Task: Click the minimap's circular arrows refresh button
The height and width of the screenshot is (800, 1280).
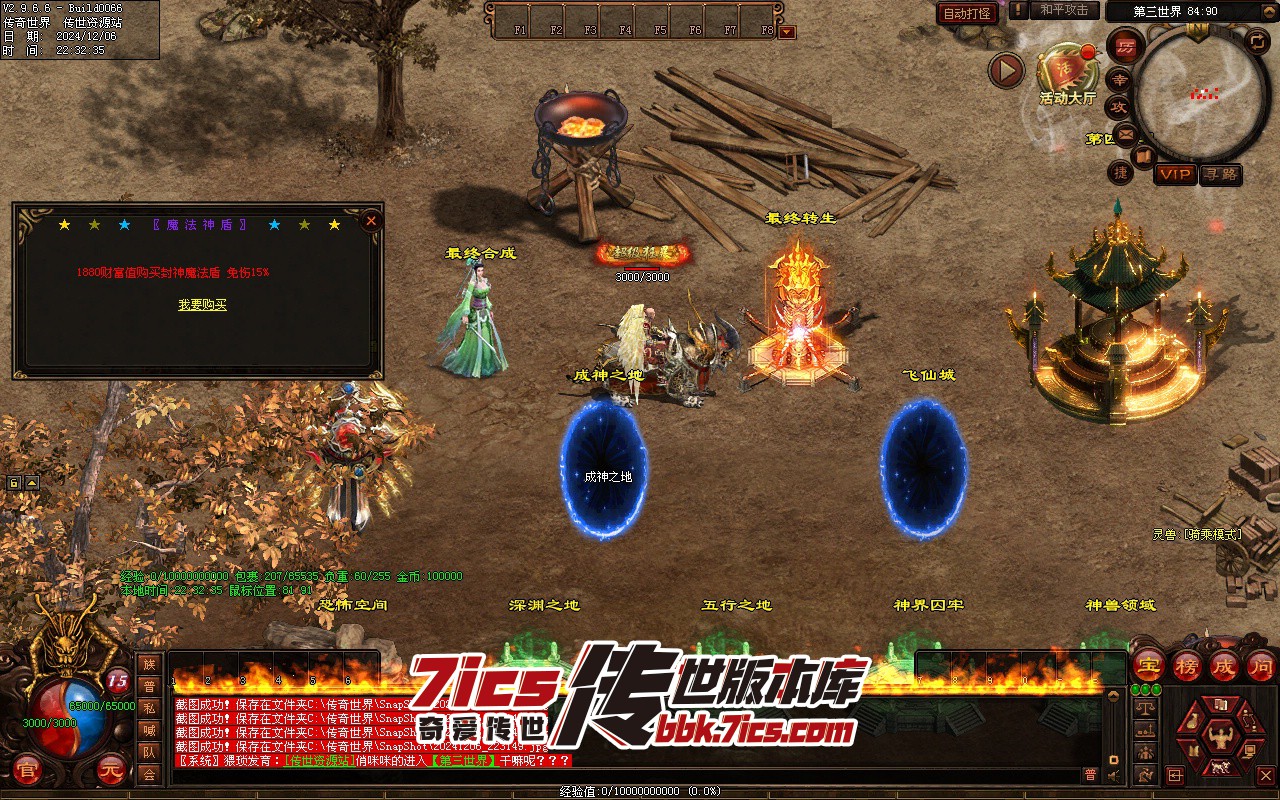Action: tap(1257, 41)
